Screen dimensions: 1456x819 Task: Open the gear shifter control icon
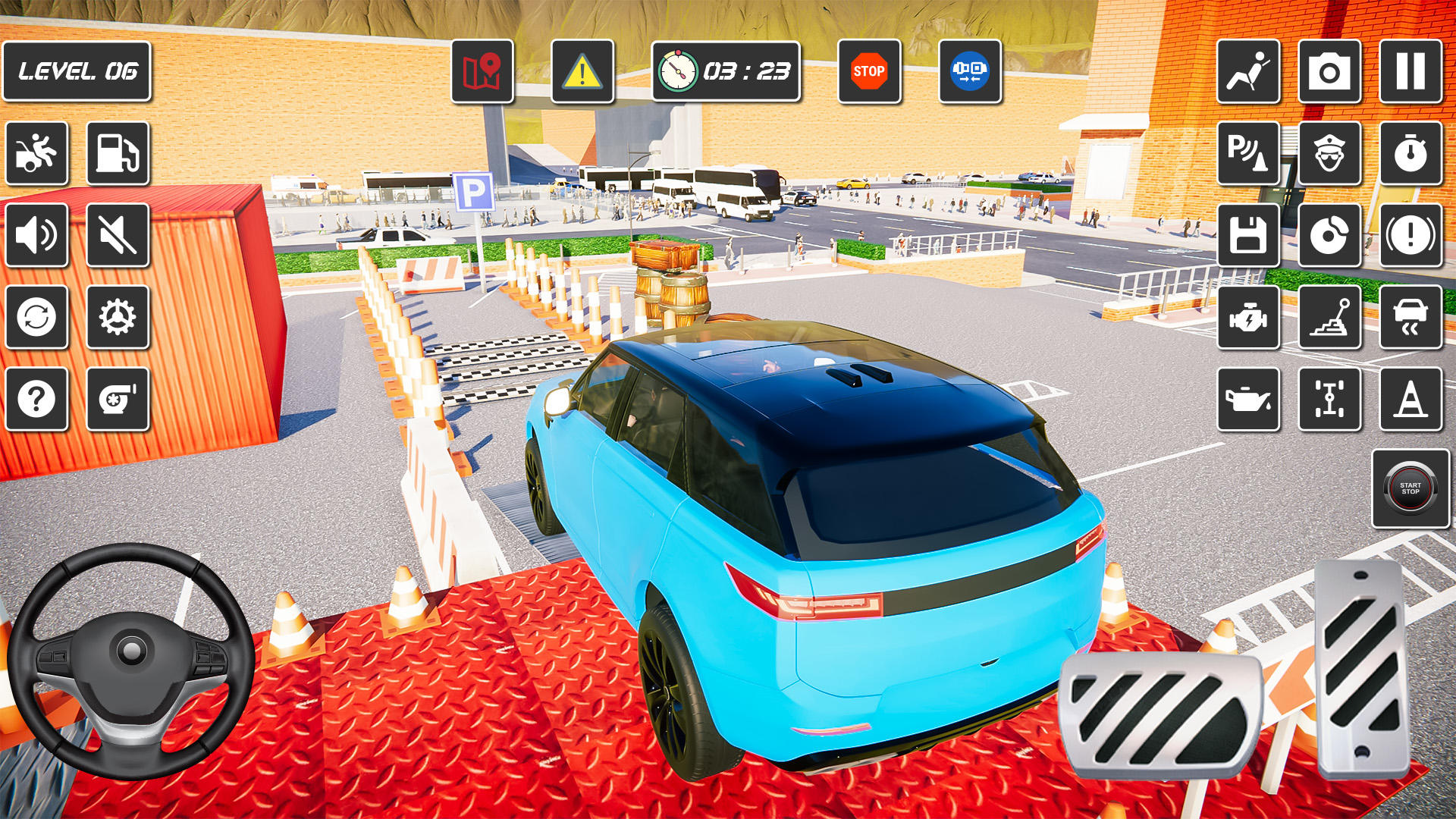(1331, 319)
